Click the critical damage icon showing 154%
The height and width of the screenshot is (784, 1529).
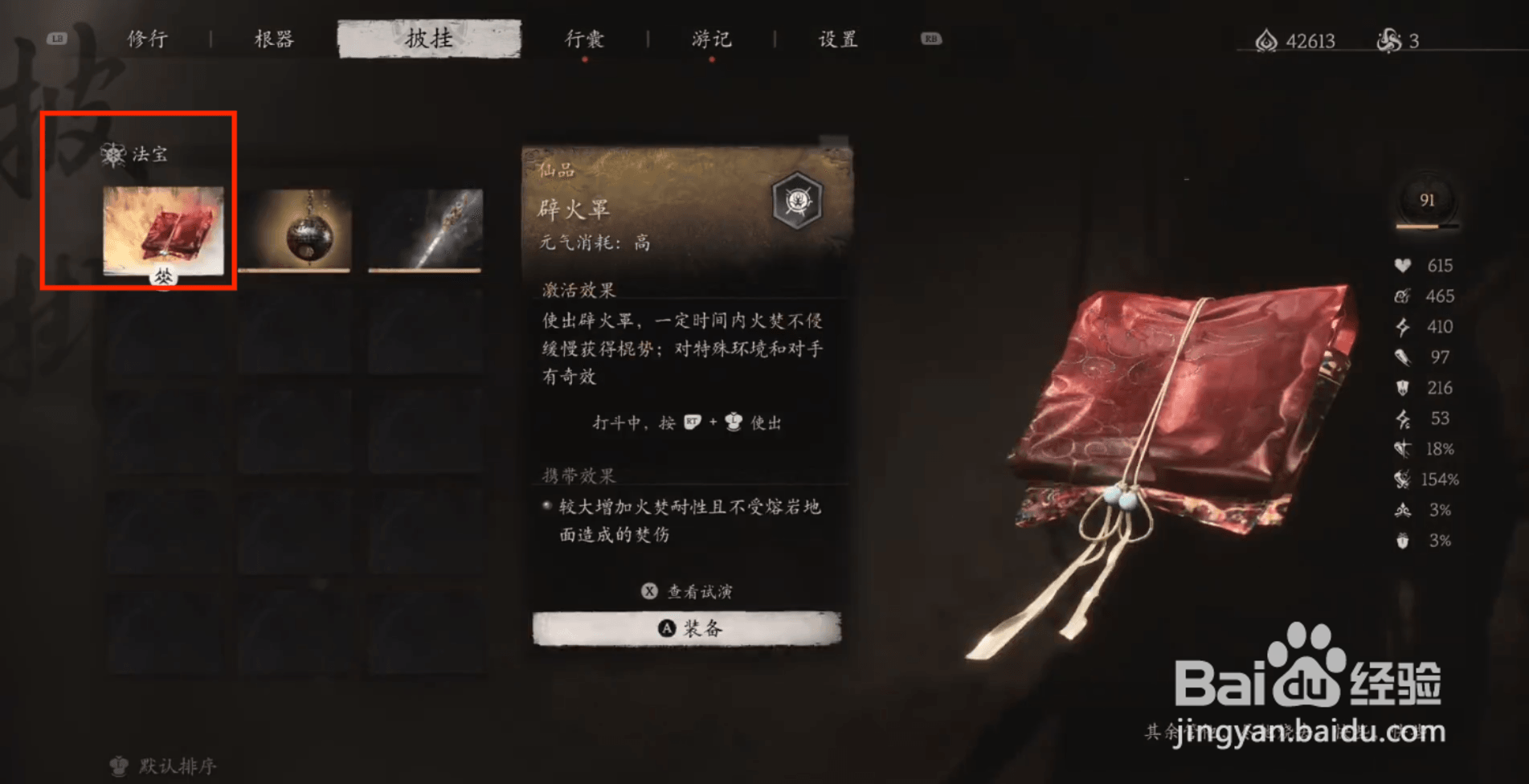point(1400,480)
